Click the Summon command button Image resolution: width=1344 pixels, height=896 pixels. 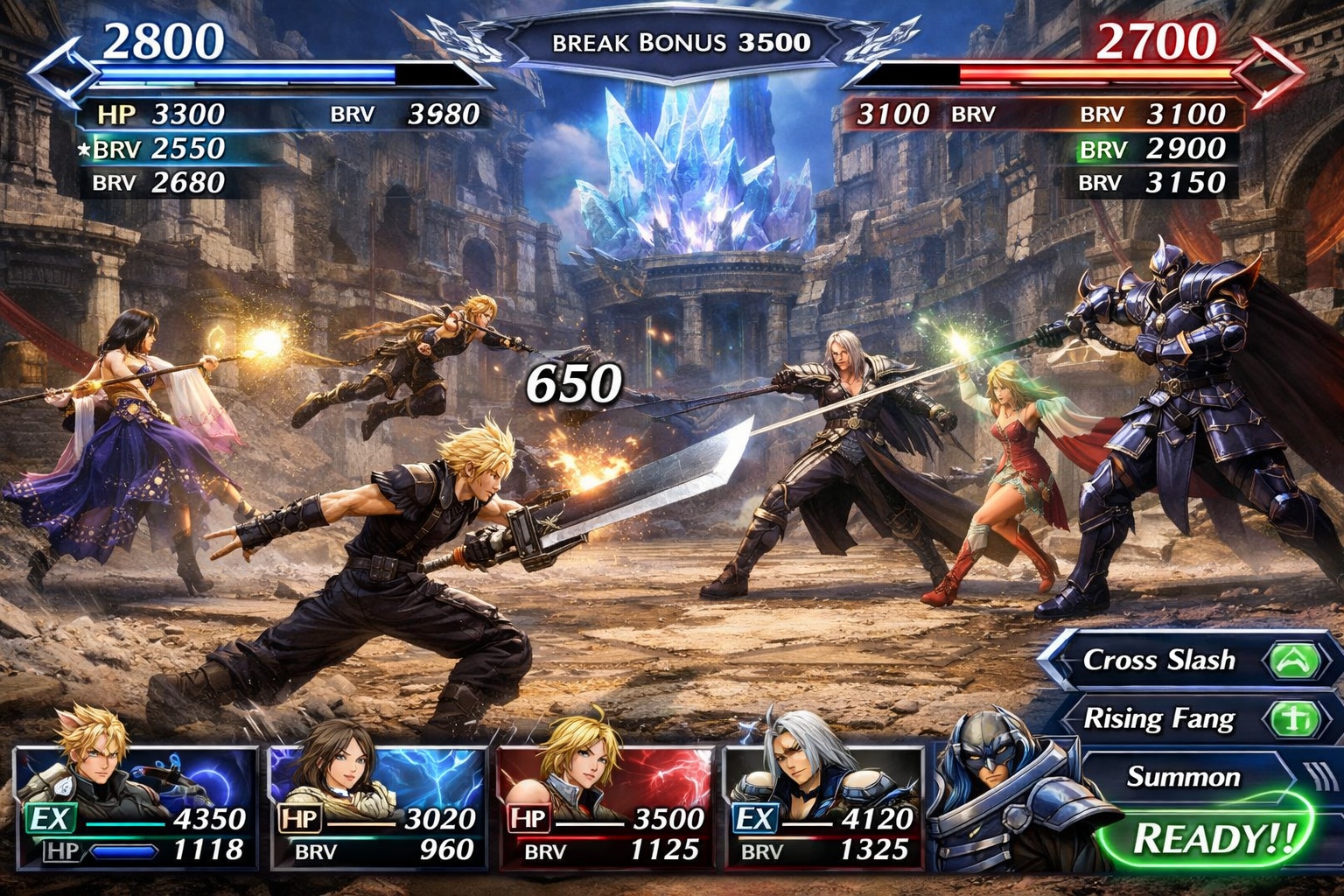[x=1186, y=777]
